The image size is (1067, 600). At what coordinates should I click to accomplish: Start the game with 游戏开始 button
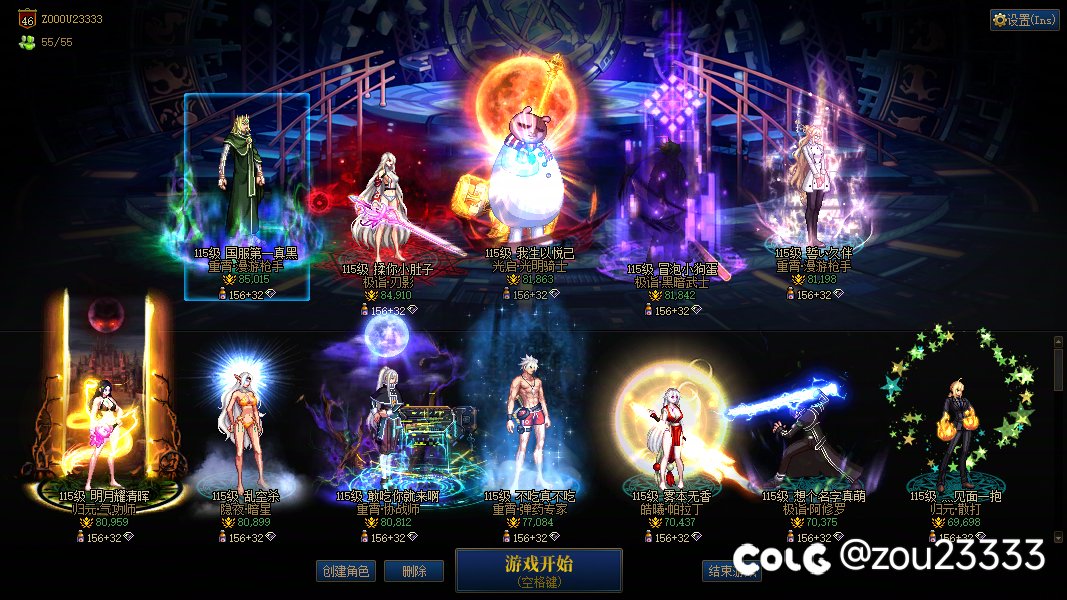click(538, 570)
